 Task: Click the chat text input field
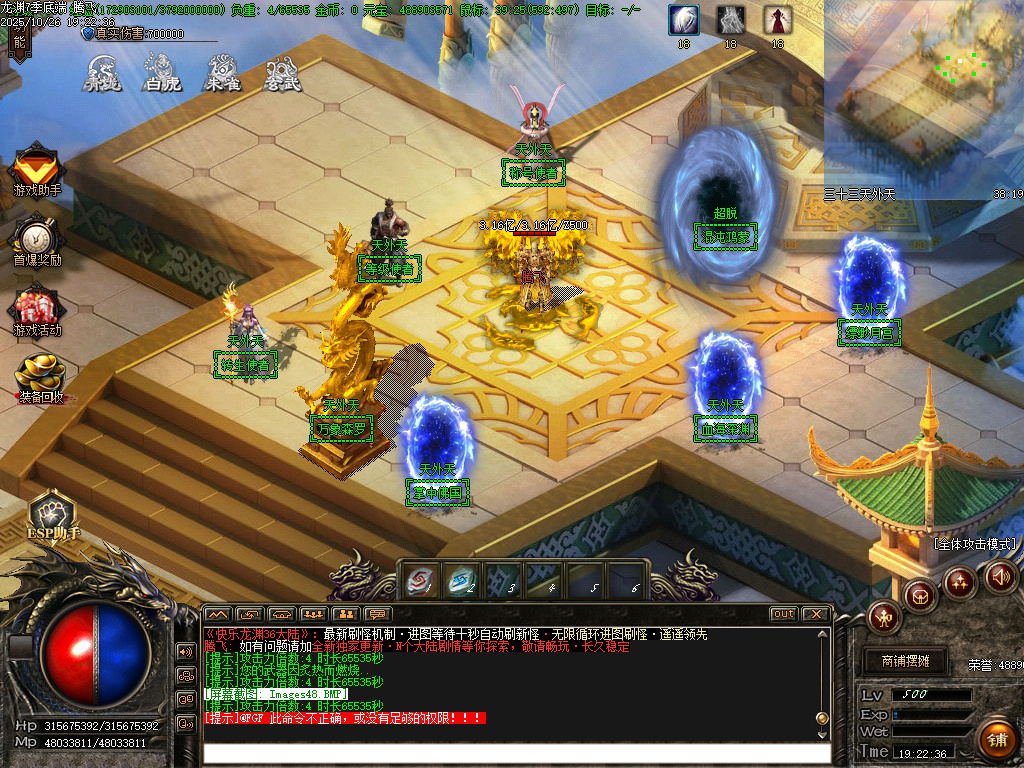(515, 753)
